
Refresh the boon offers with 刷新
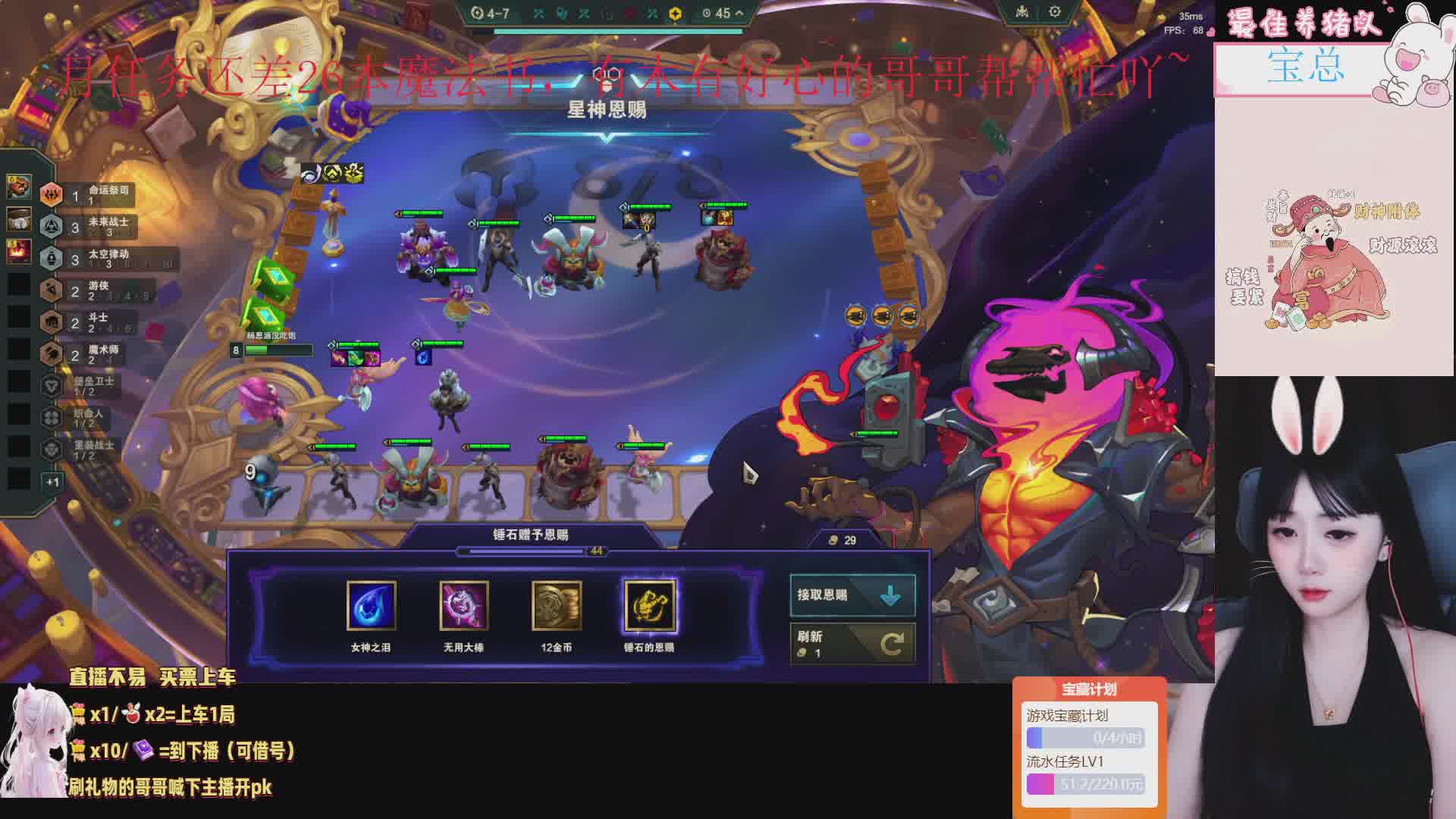(x=852, y=644)
